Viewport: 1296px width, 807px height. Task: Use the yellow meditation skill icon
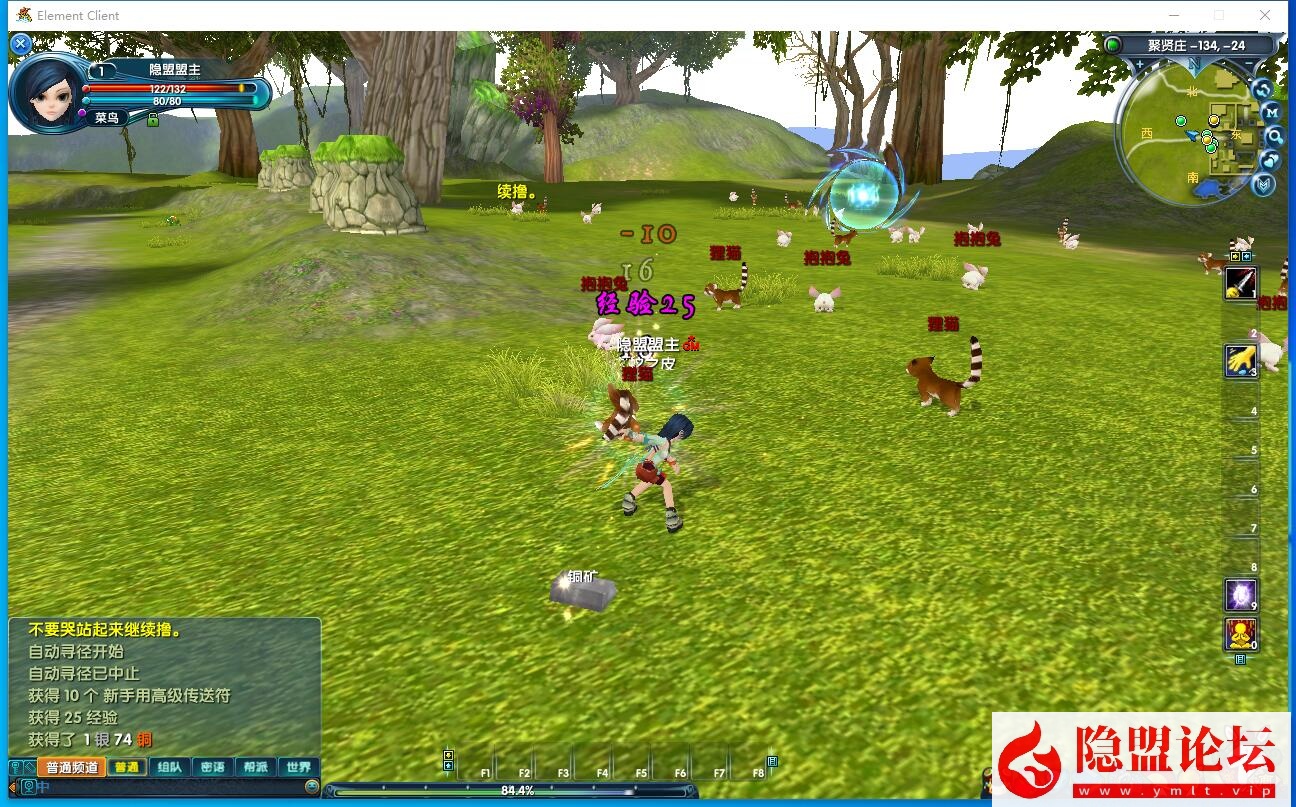coord(1241,634)
